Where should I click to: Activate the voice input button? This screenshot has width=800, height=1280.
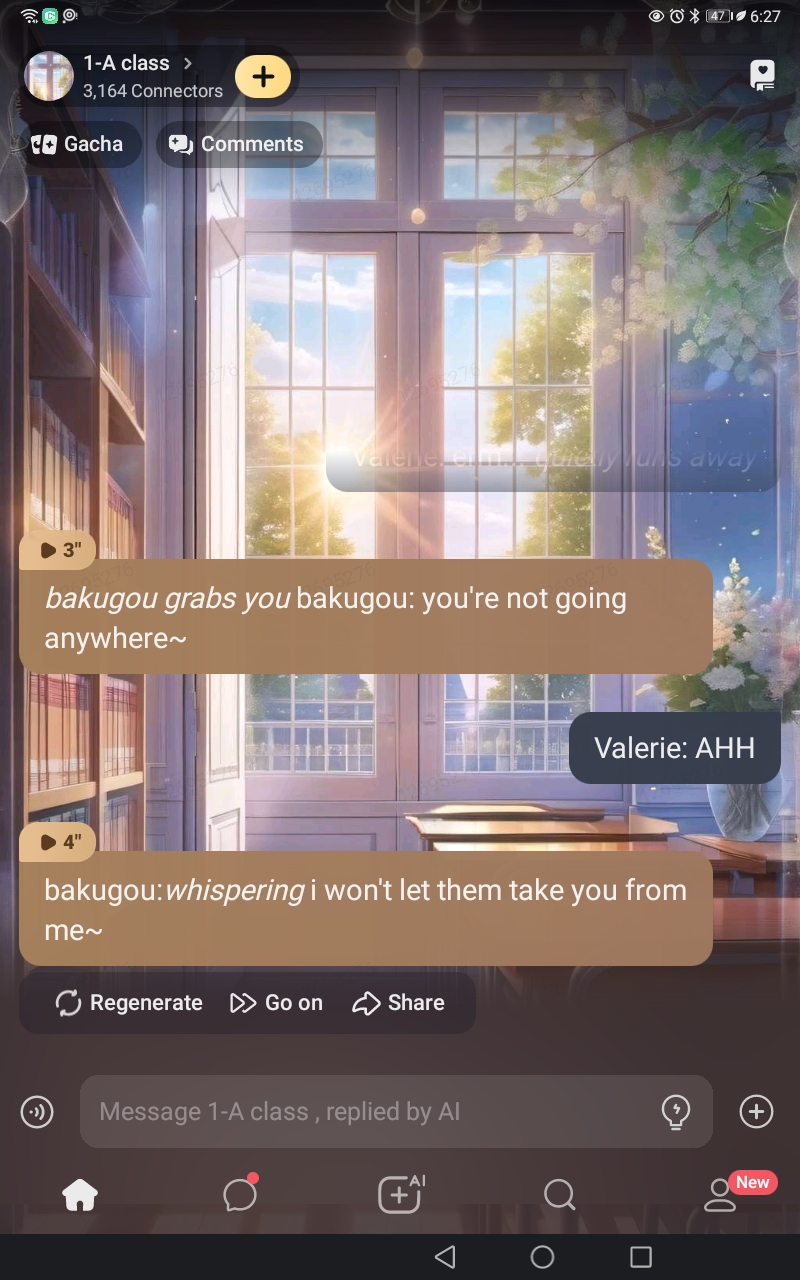[37, 1111]
